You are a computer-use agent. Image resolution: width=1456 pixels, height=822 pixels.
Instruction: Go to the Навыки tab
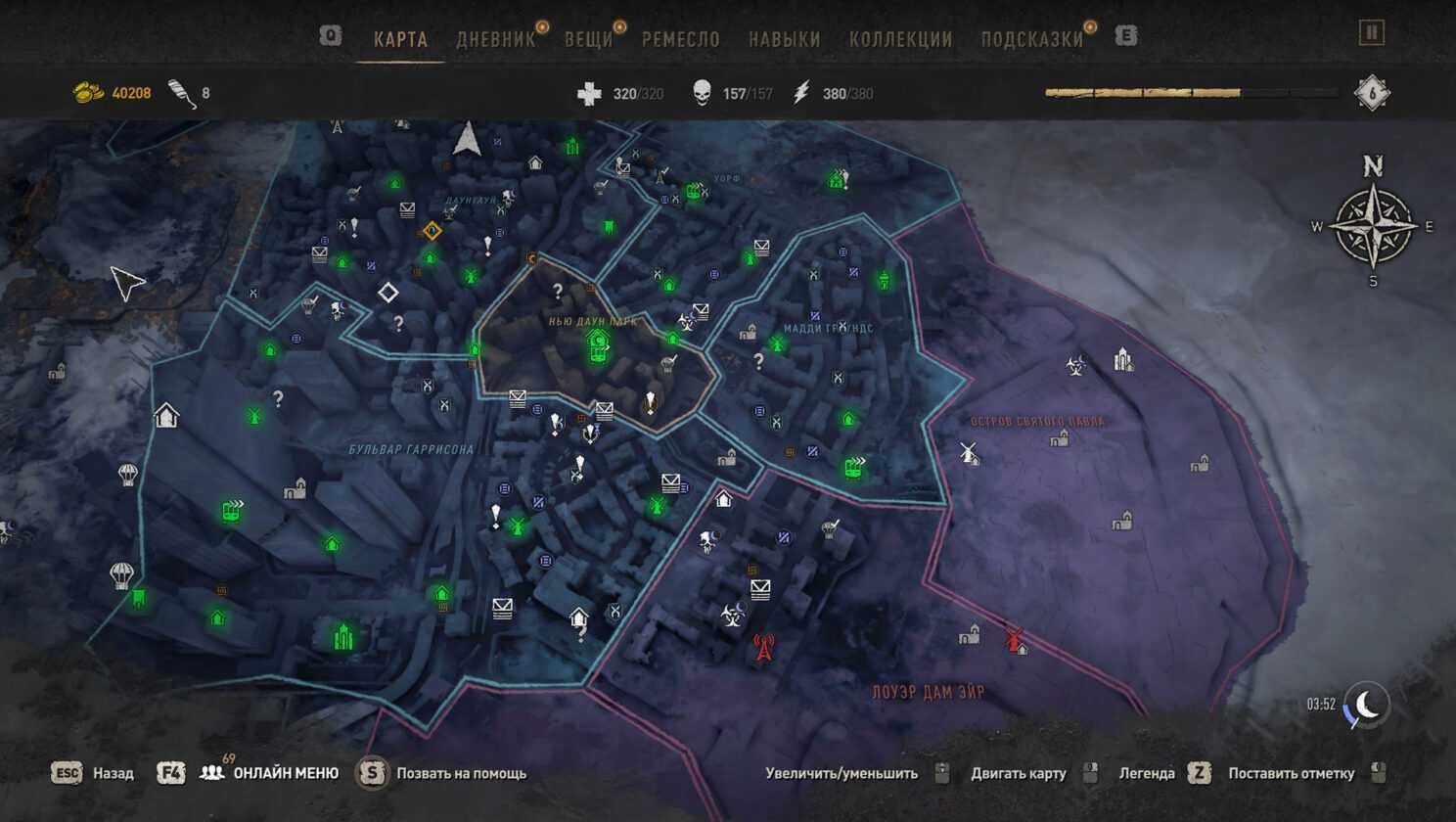pos(784,39)
